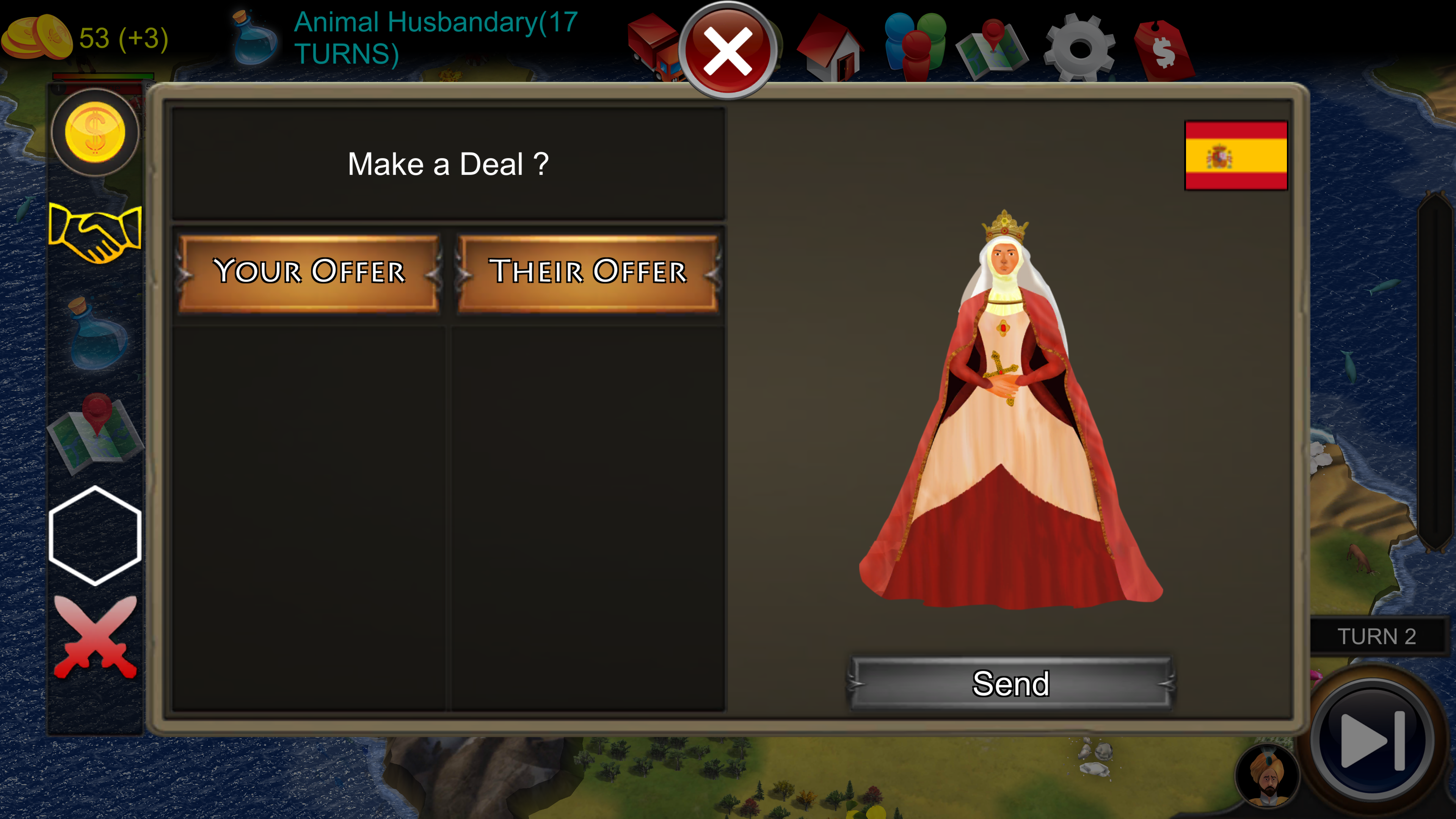Image resolution: width=1456 pixels, height=819 pixels.
Task: Open the city management house icon
Action: 832,48
